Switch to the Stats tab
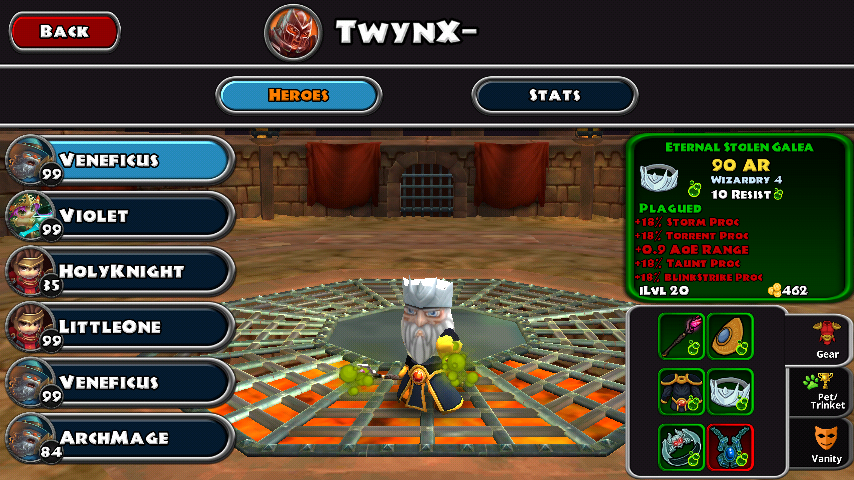Viewport: 854px width, 480px height. pyautogui.click(x=554, y=96)
